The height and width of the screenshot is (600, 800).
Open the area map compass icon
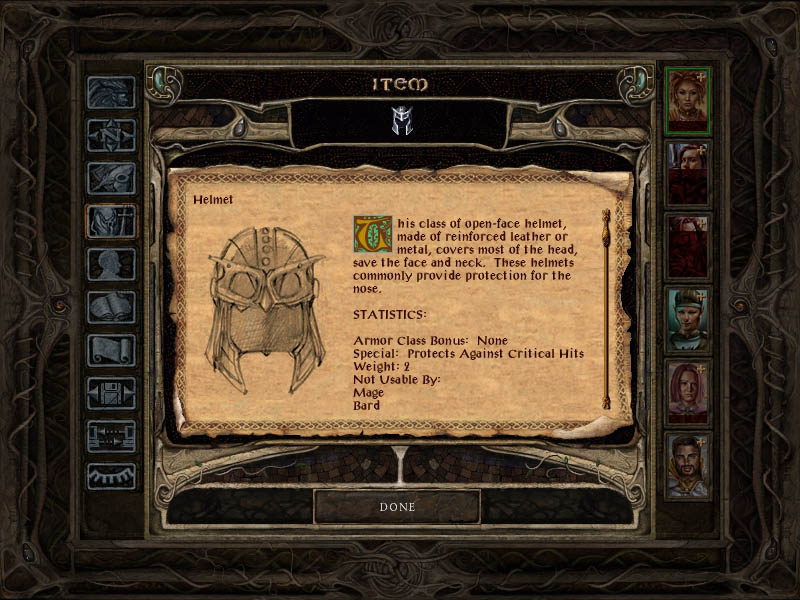click(x=110, y=134)
